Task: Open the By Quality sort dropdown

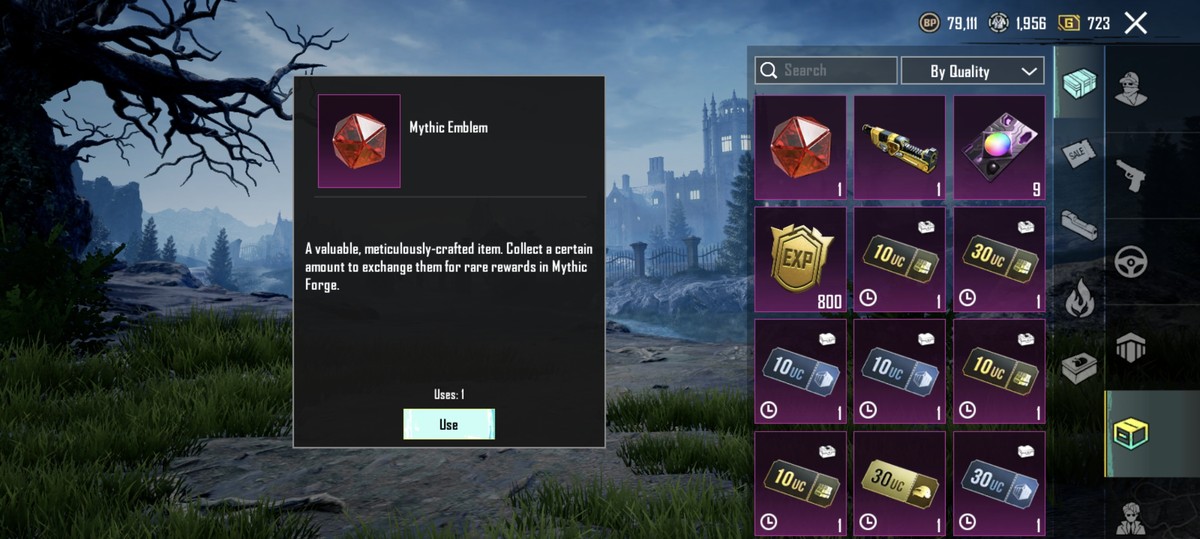Action: pyautogui.click(x=972, y=71)
